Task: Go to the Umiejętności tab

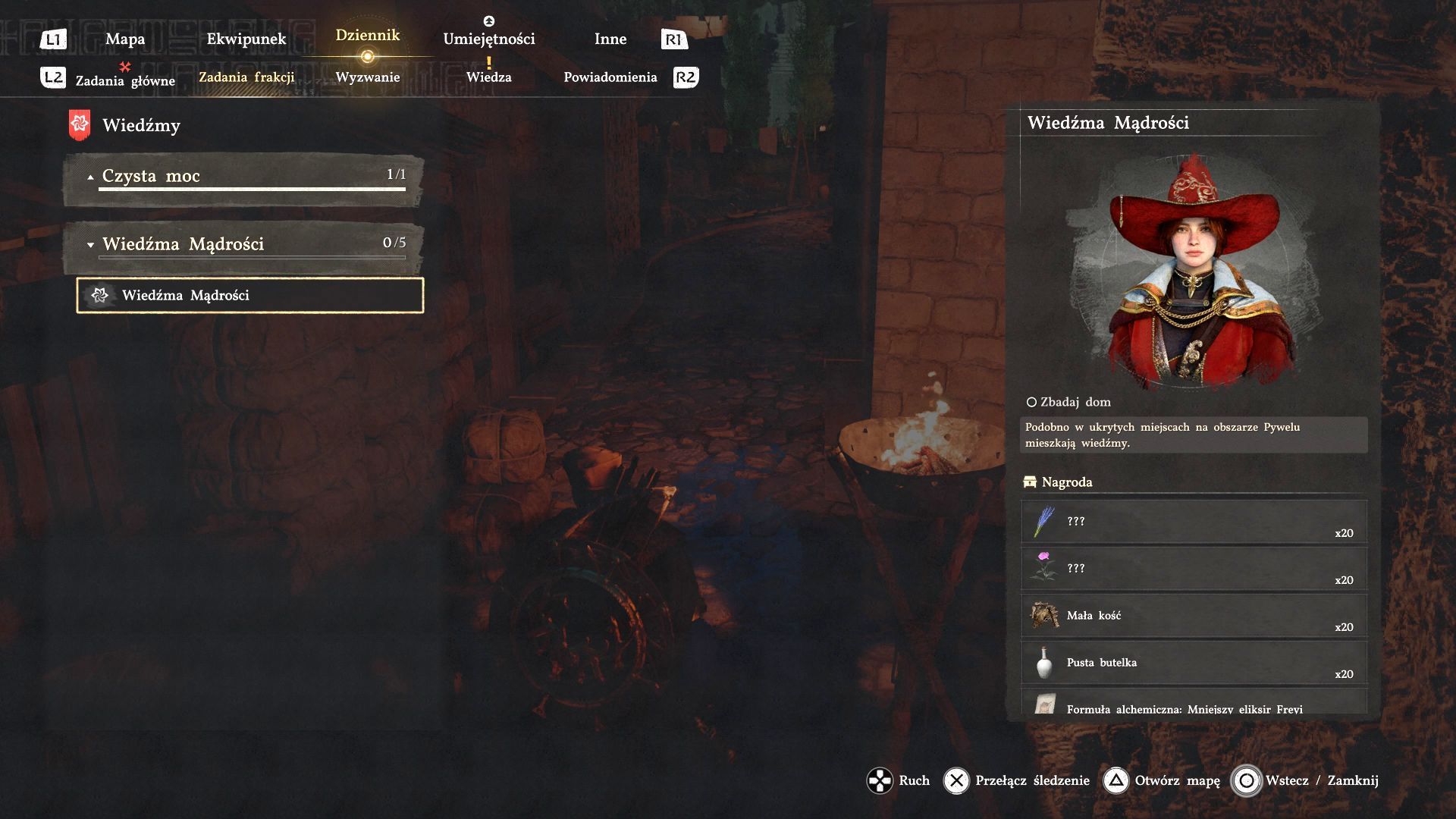Action: point(489,39)
